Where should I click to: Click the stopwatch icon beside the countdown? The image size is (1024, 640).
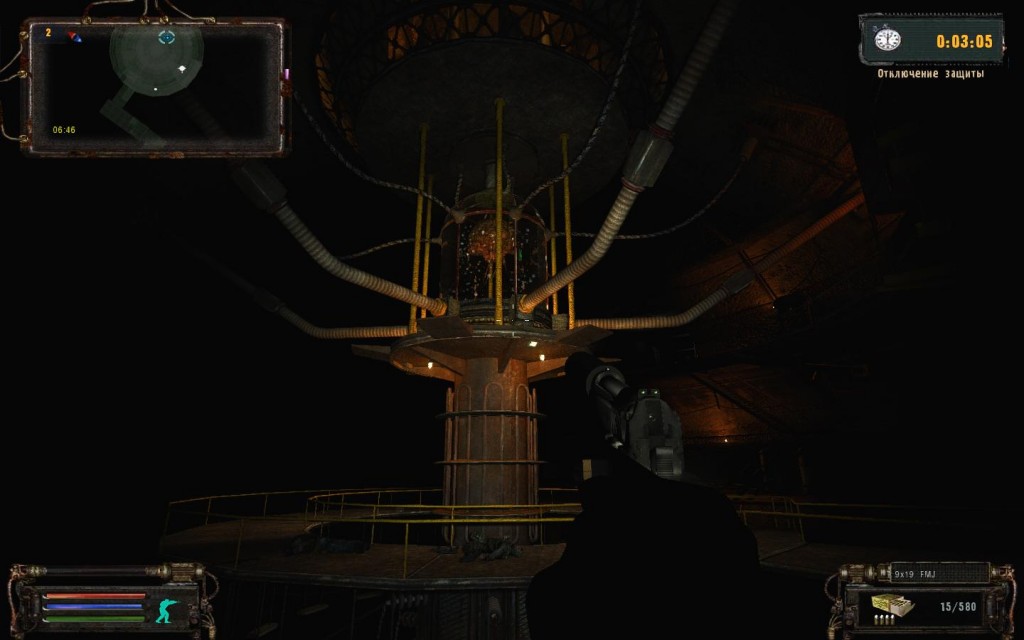point(887,40)
